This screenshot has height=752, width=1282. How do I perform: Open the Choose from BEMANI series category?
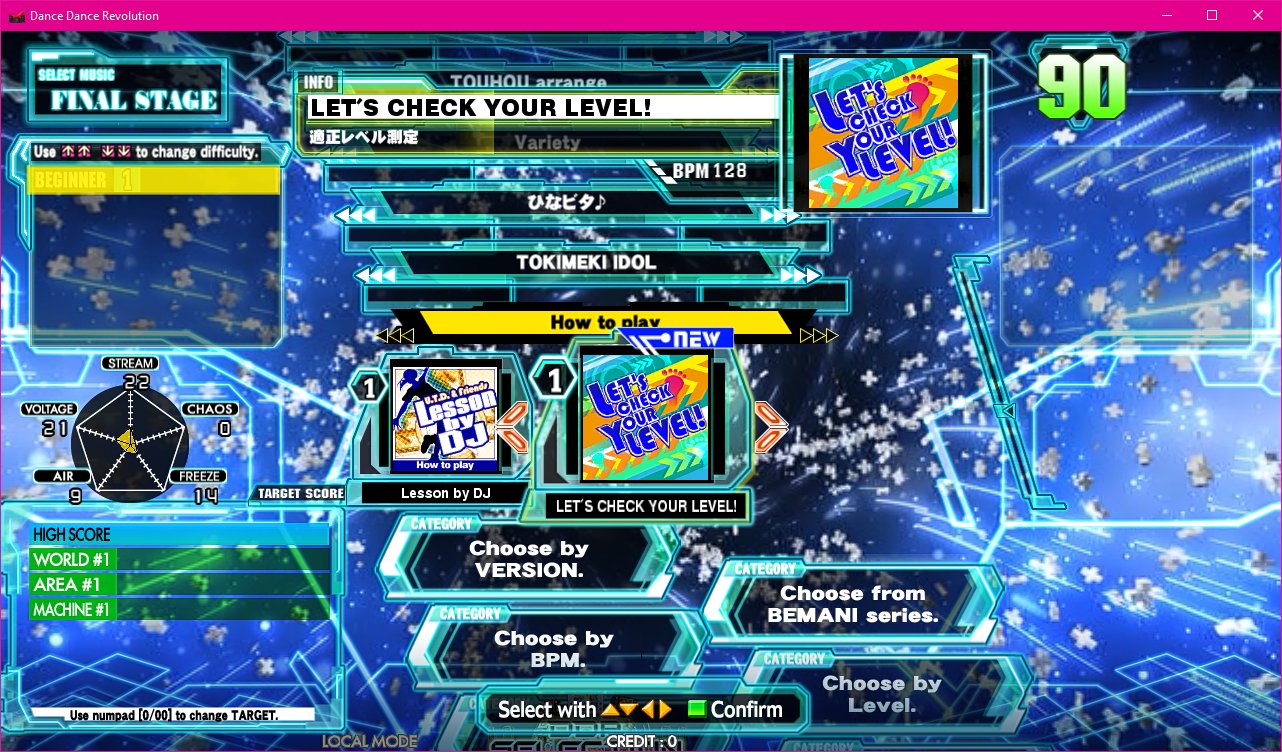pos(852,604)
